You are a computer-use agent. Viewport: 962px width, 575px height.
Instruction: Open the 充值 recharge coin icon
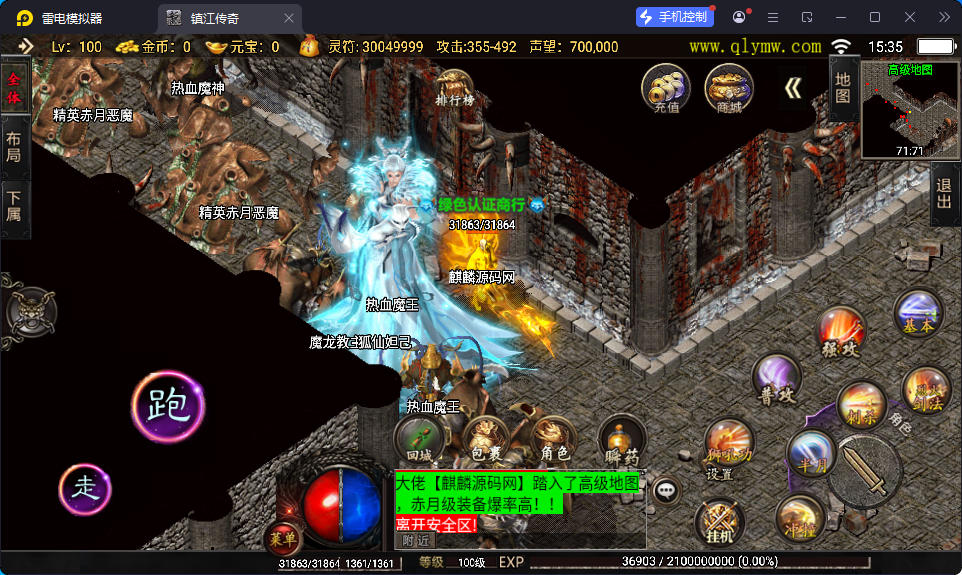click(665, 88)
